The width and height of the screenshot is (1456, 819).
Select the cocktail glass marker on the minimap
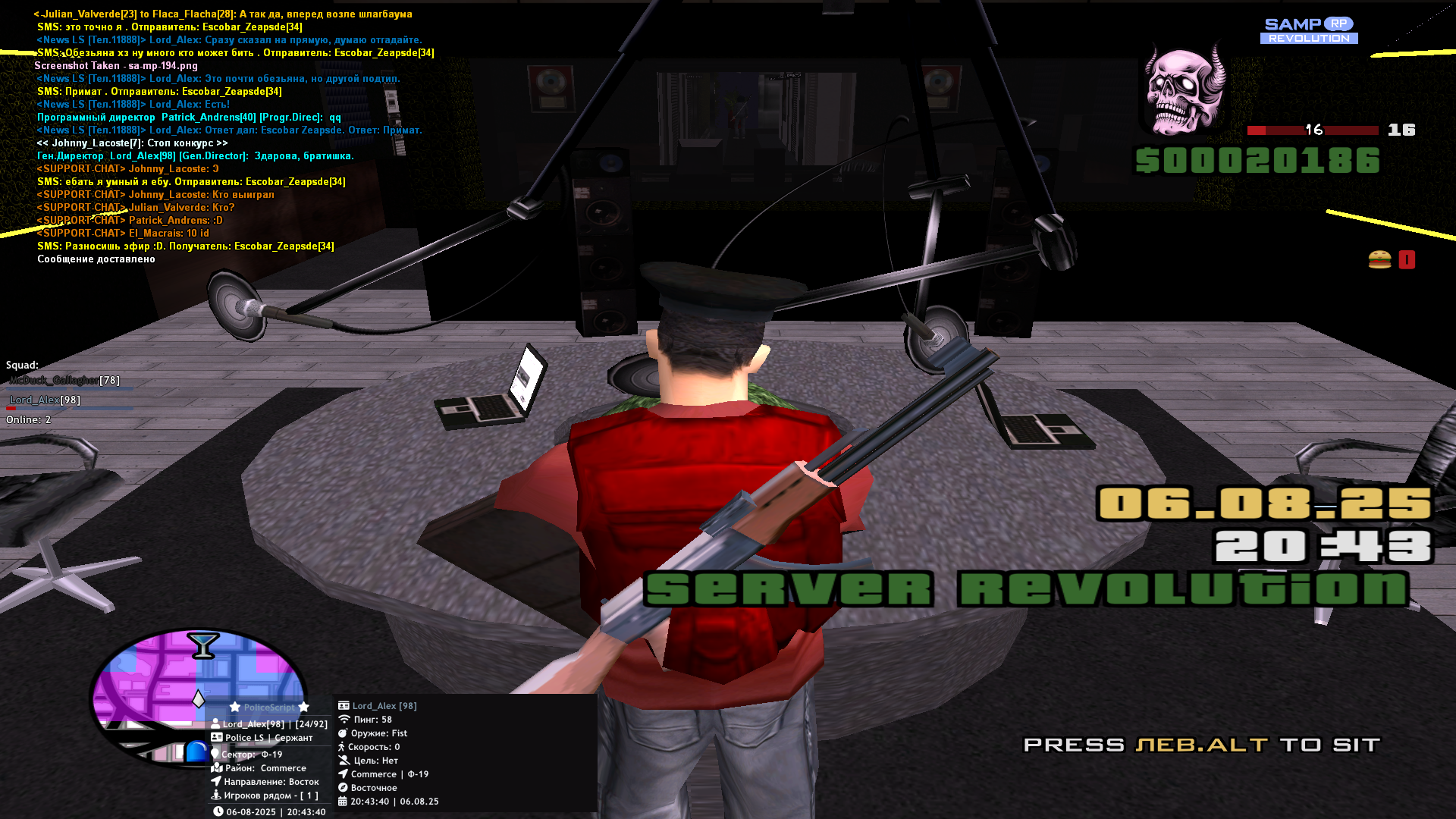point(202,645)
